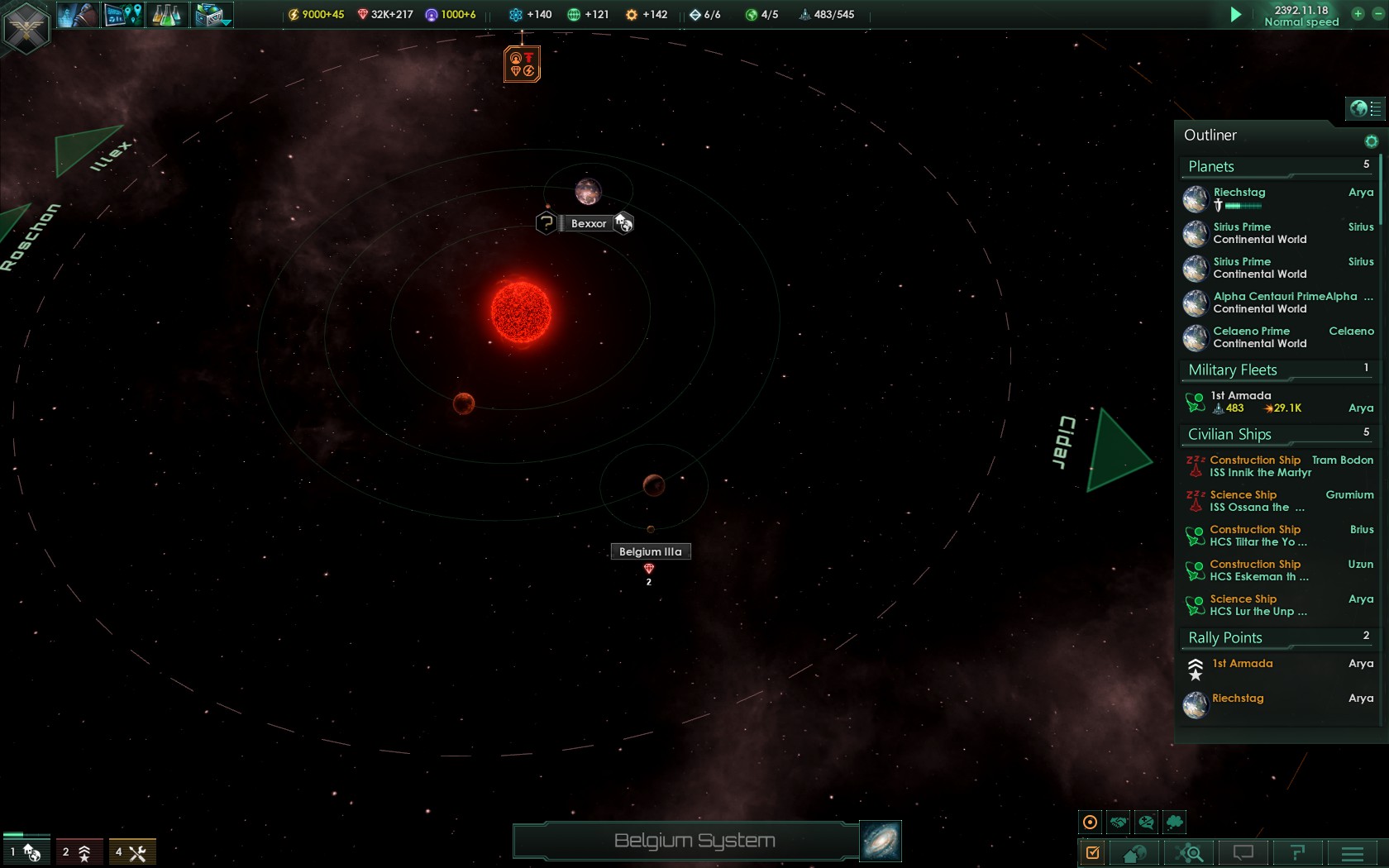Screen dimensions: 1389x868
Task: Open the main menu hamburger button
Action: point(1353,852)
